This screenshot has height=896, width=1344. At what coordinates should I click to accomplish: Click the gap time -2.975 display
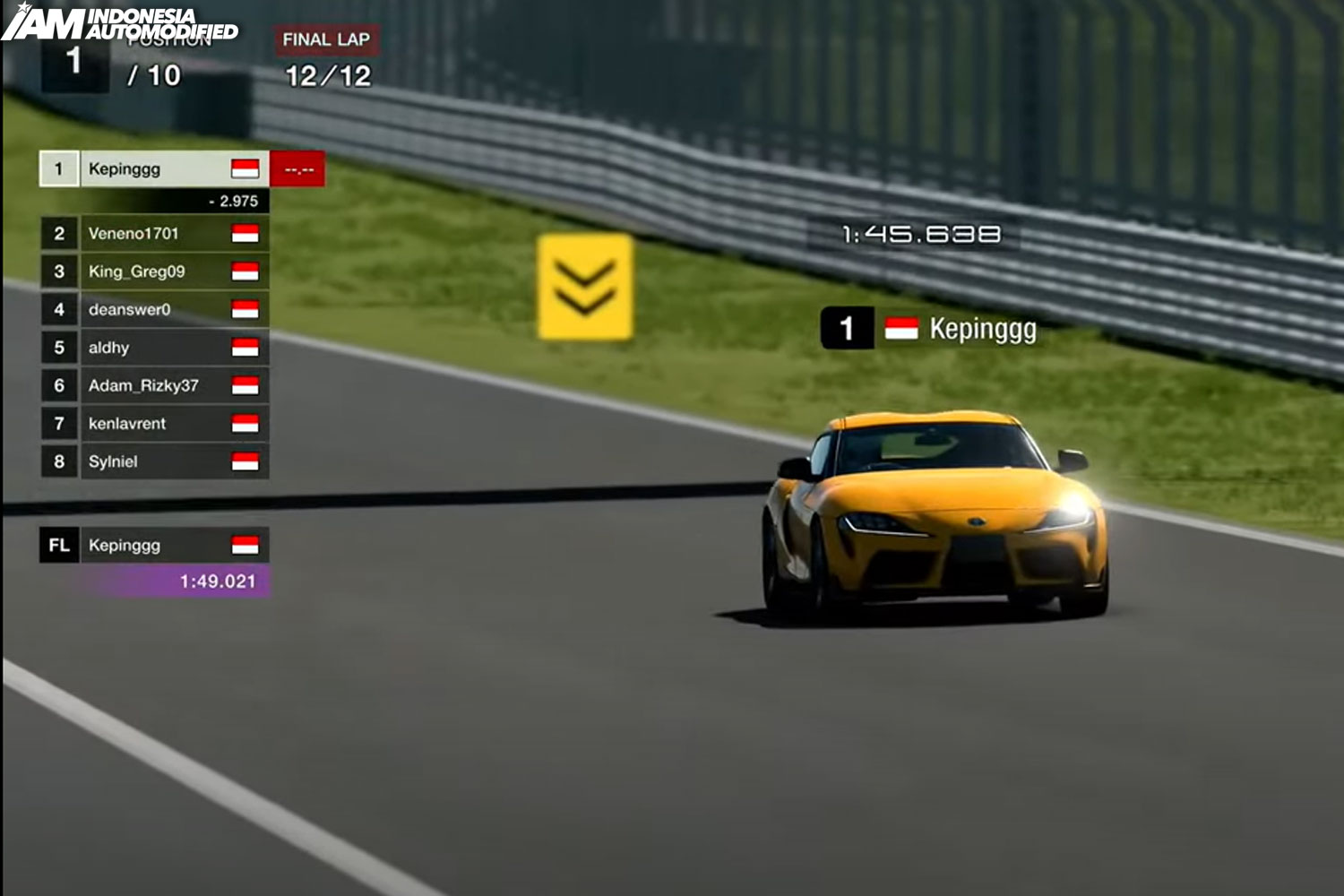pyautogui.click(x=228, y=202)
